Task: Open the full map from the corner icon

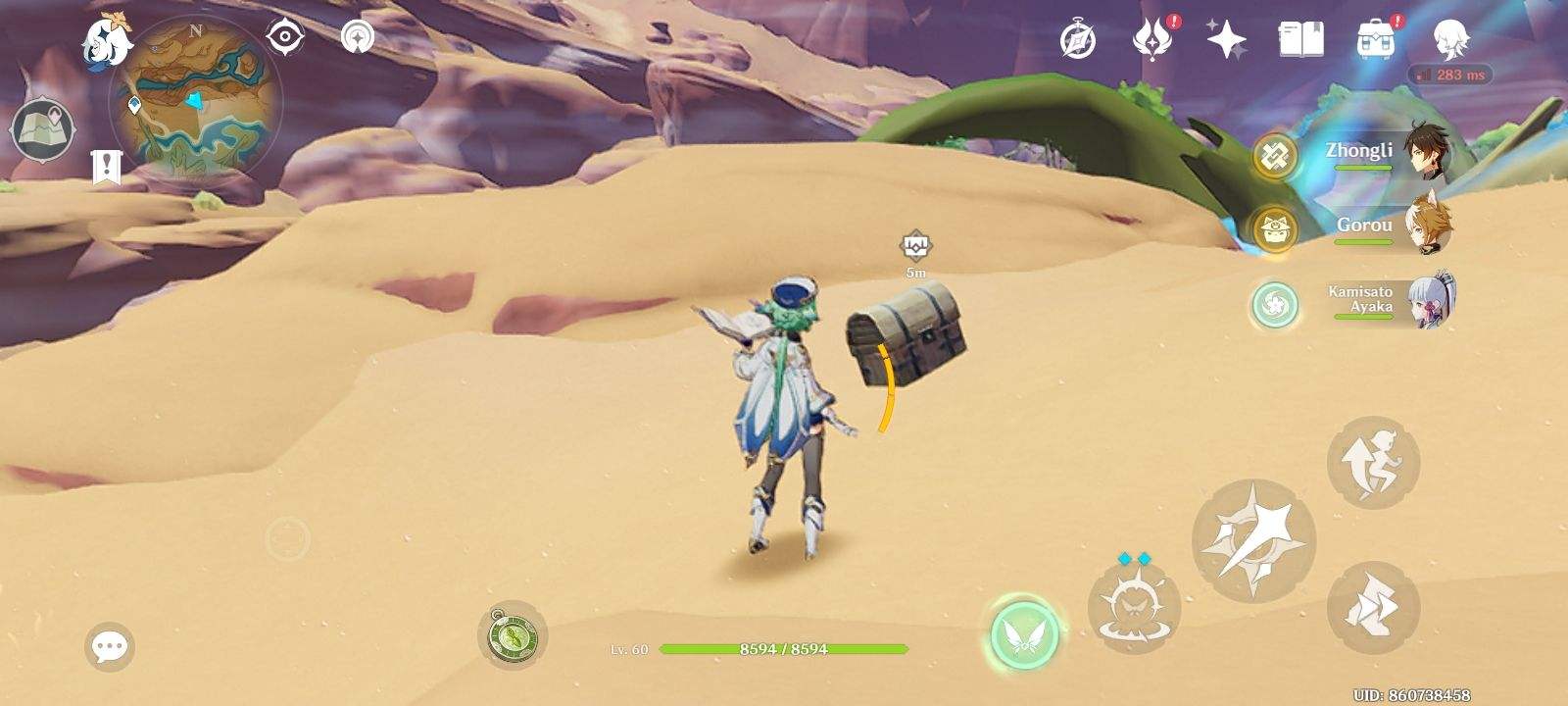Action: (x=44, y=126)
